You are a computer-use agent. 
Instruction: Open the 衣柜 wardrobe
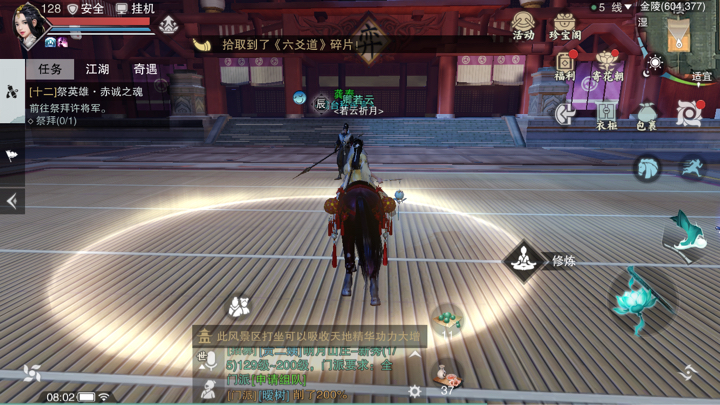(607, 115)
